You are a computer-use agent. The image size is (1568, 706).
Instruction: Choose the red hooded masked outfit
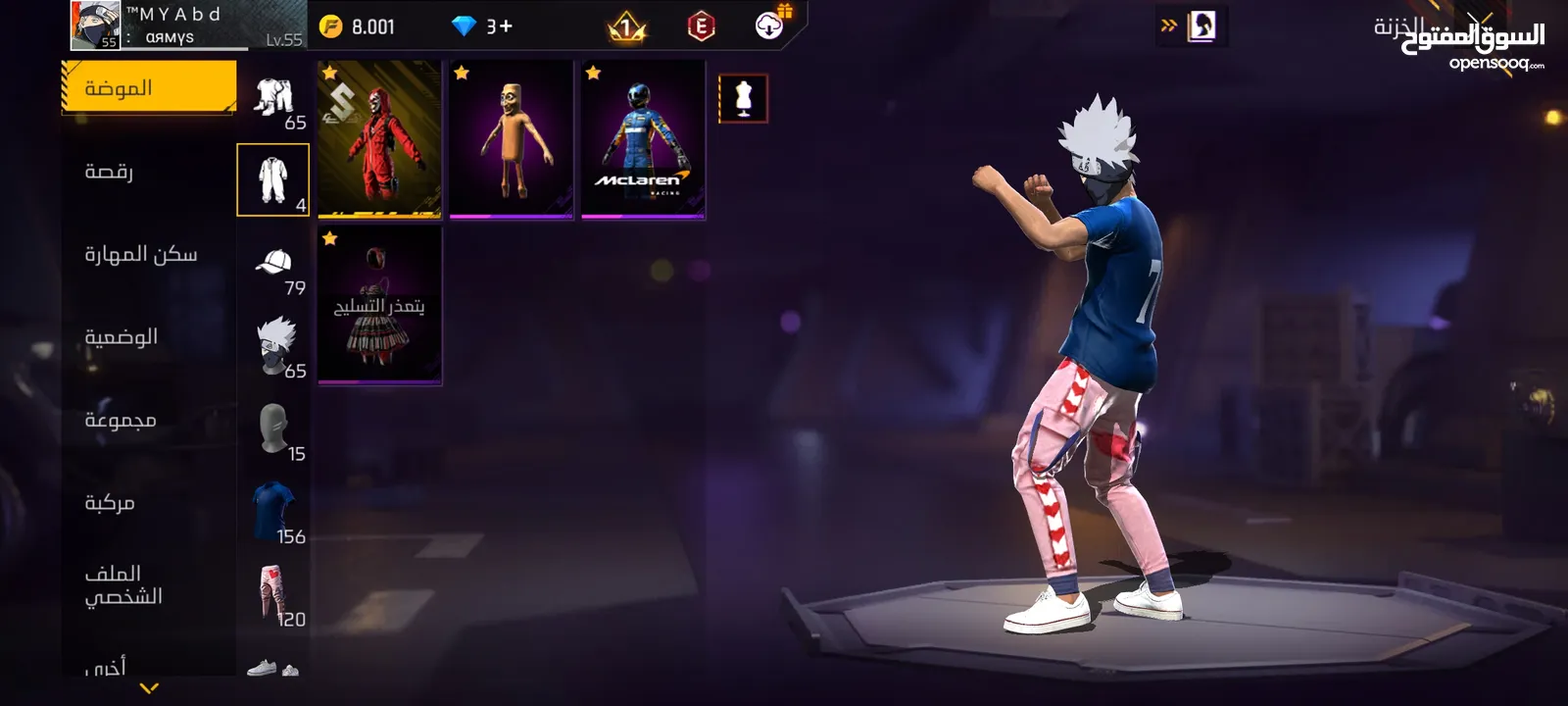point(380,137)
